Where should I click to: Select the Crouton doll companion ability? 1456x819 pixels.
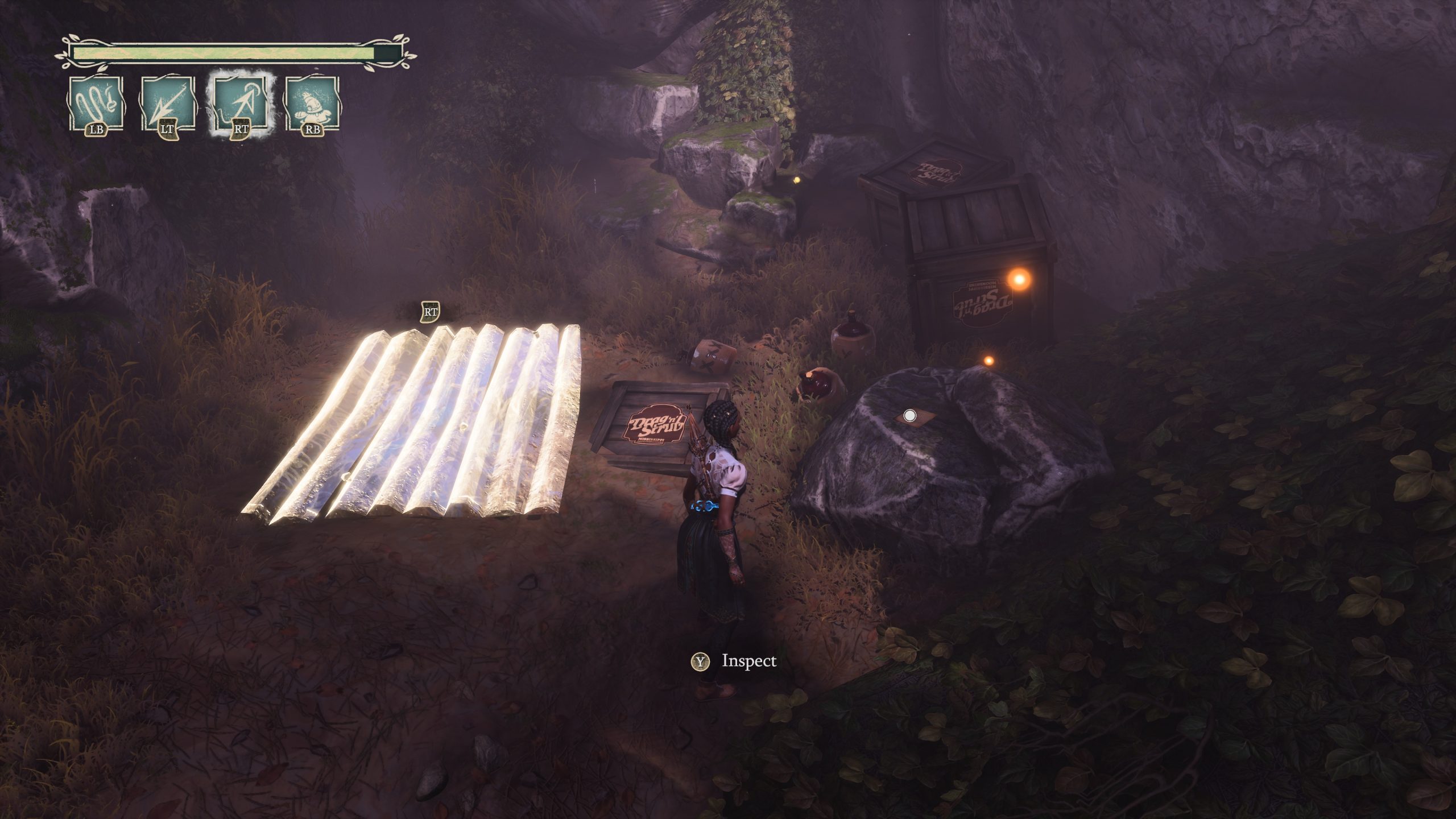pos(312,104)
